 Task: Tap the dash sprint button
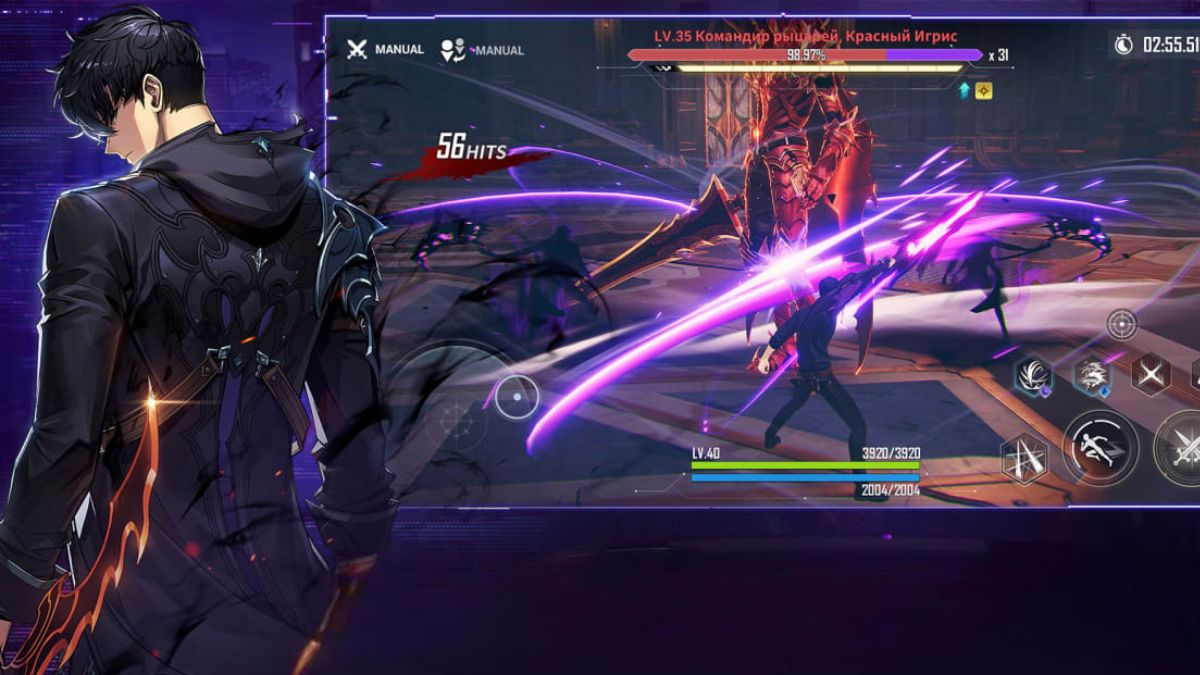[1099, 446]
